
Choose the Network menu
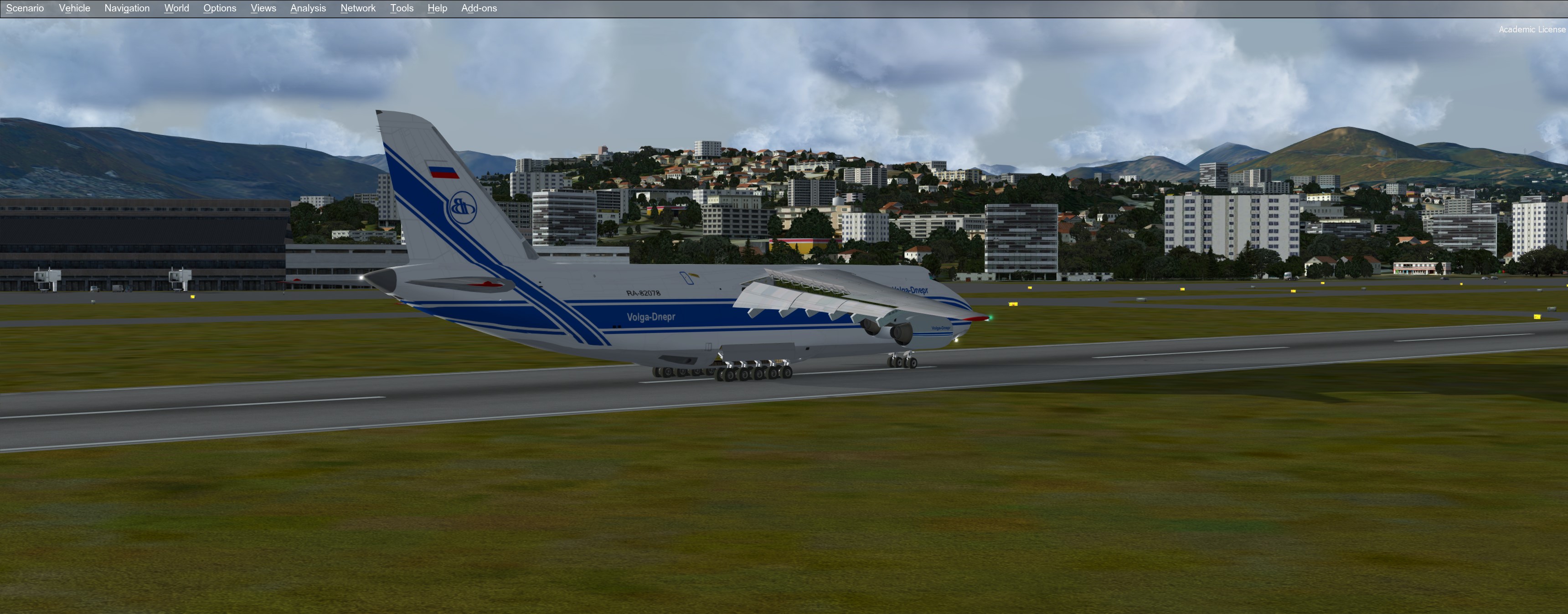click(x=358, y=9)
